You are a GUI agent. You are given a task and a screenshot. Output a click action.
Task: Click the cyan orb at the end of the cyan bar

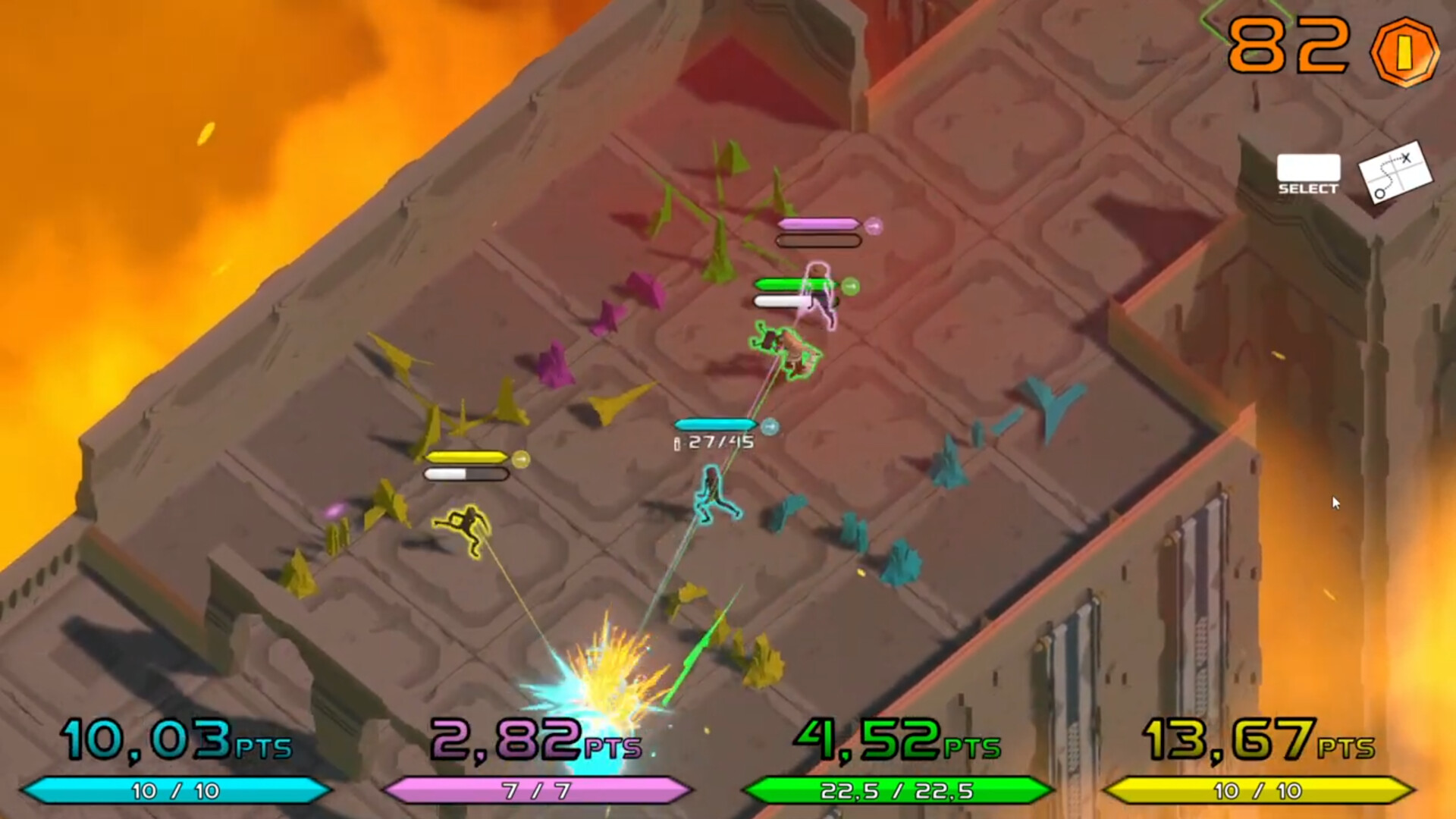tap(770, 426)
